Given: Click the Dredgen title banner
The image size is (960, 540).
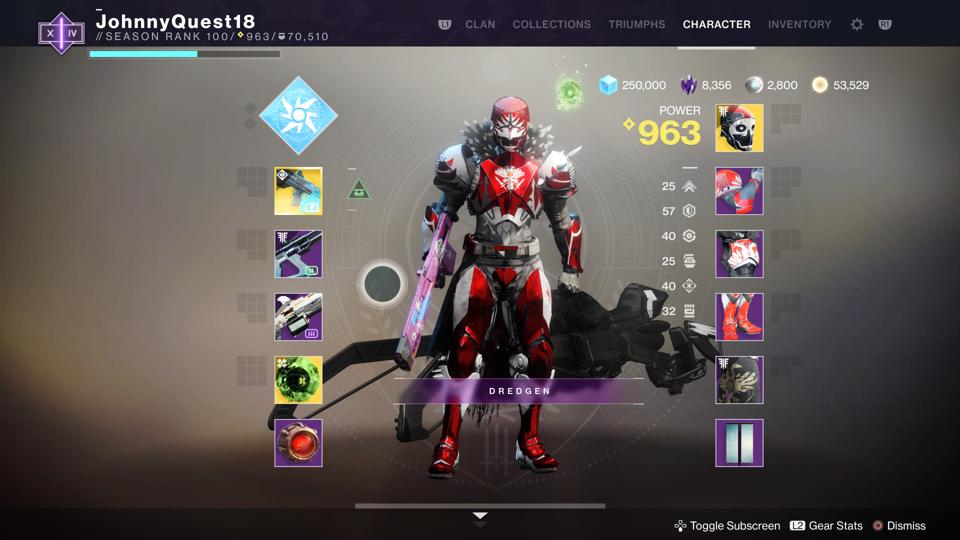Looking at the screenshot, I should click(x=519, y=391).
